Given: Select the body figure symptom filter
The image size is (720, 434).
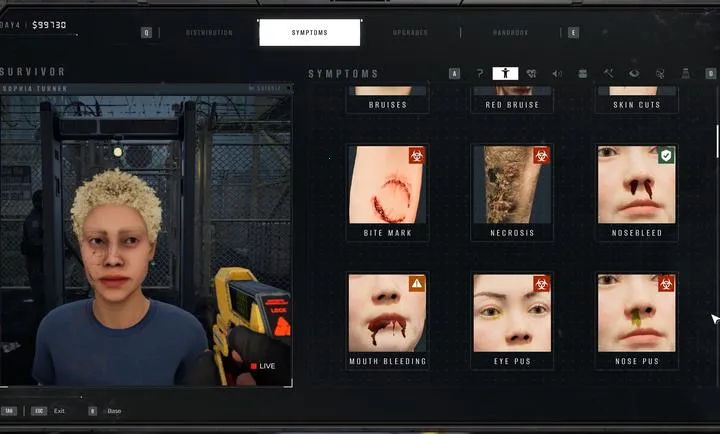Looking at the screenshot, I should pos(505,73).
